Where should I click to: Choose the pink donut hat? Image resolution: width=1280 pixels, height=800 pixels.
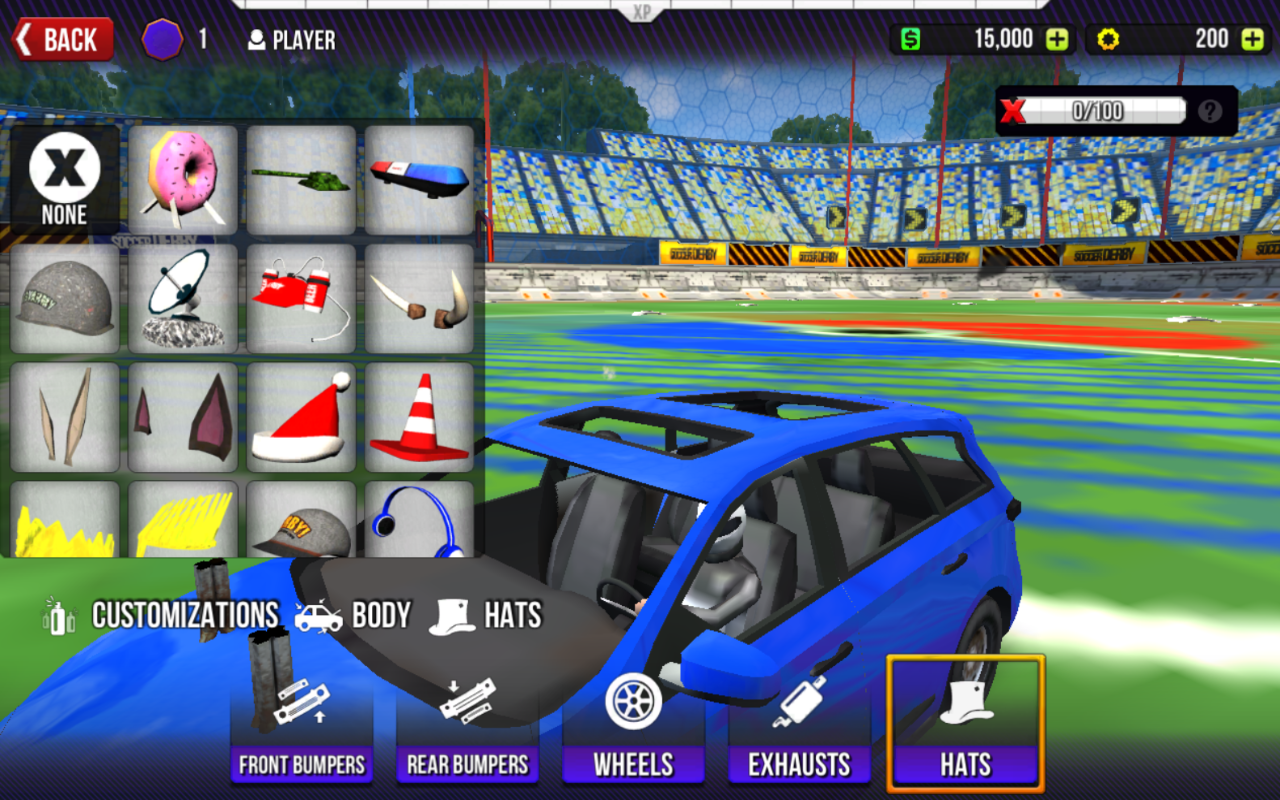tap(183, 180)
